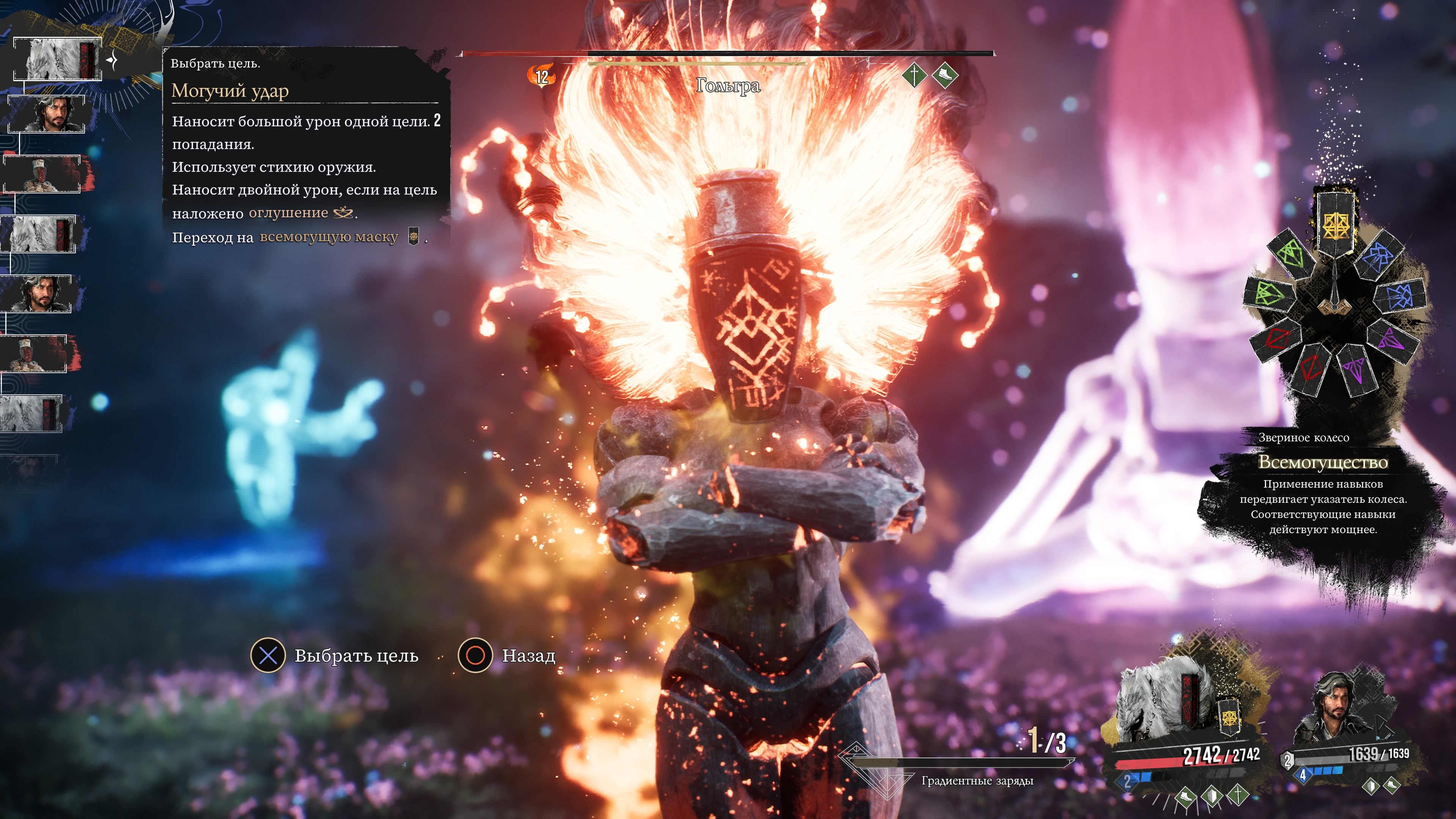Click the active-turn portrait atop the turn order
The height and width of the screenshot is (819, 1456).
pos(58,60)
